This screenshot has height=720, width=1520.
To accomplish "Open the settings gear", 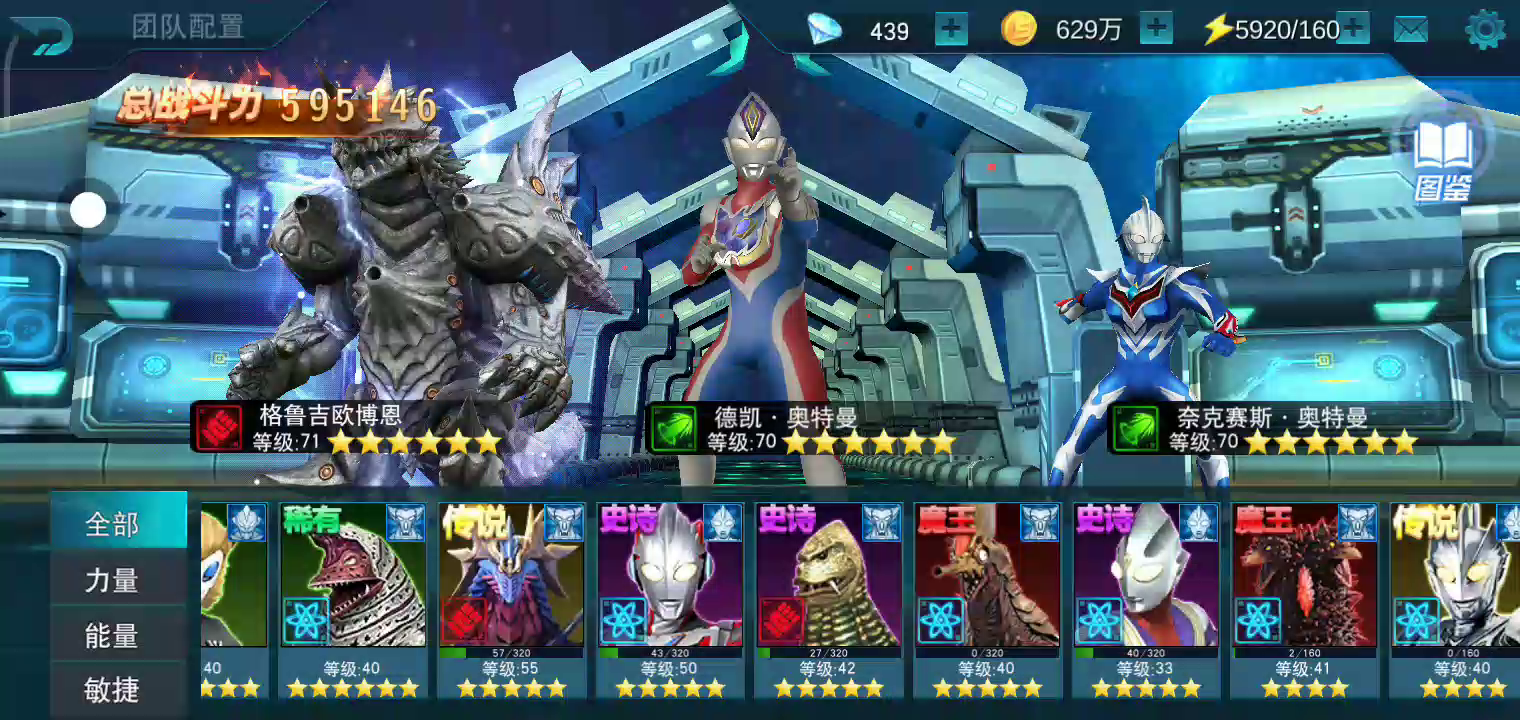I will tap(1485, 30).
